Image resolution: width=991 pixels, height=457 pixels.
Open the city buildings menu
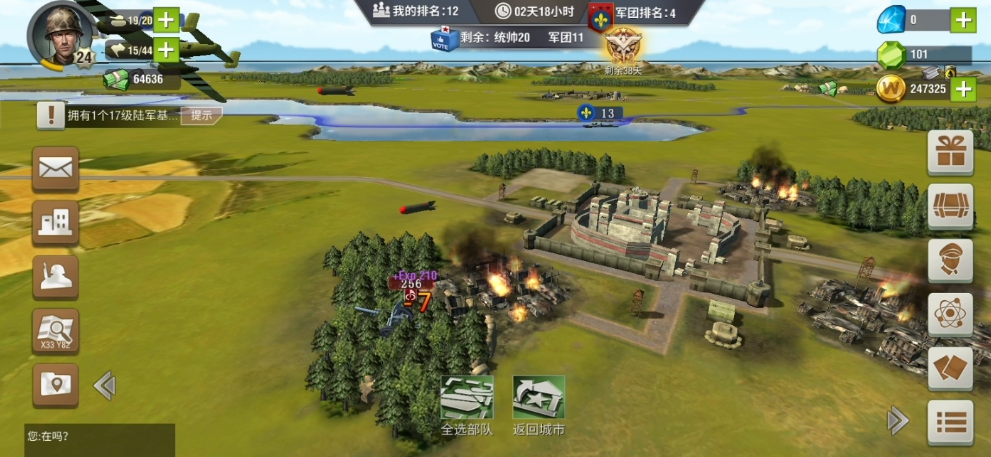56,223
